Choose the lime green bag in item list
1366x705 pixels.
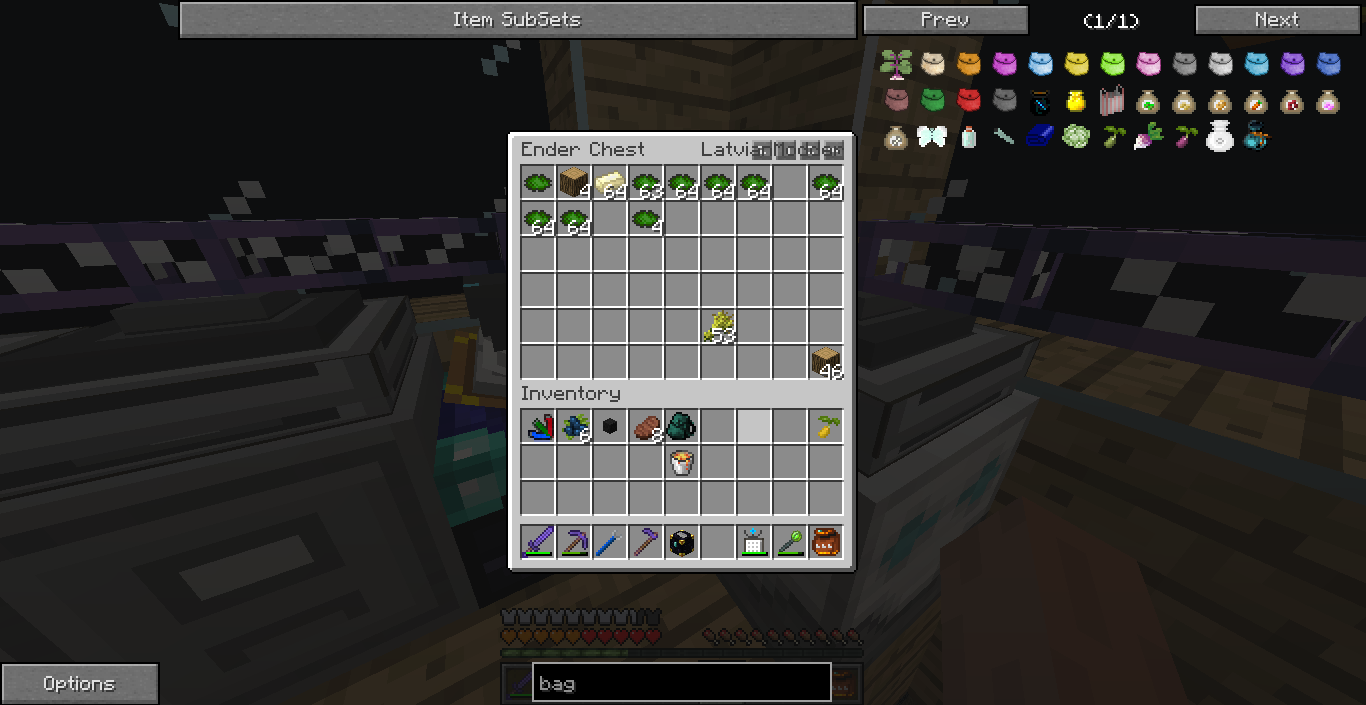point(1112,65)
